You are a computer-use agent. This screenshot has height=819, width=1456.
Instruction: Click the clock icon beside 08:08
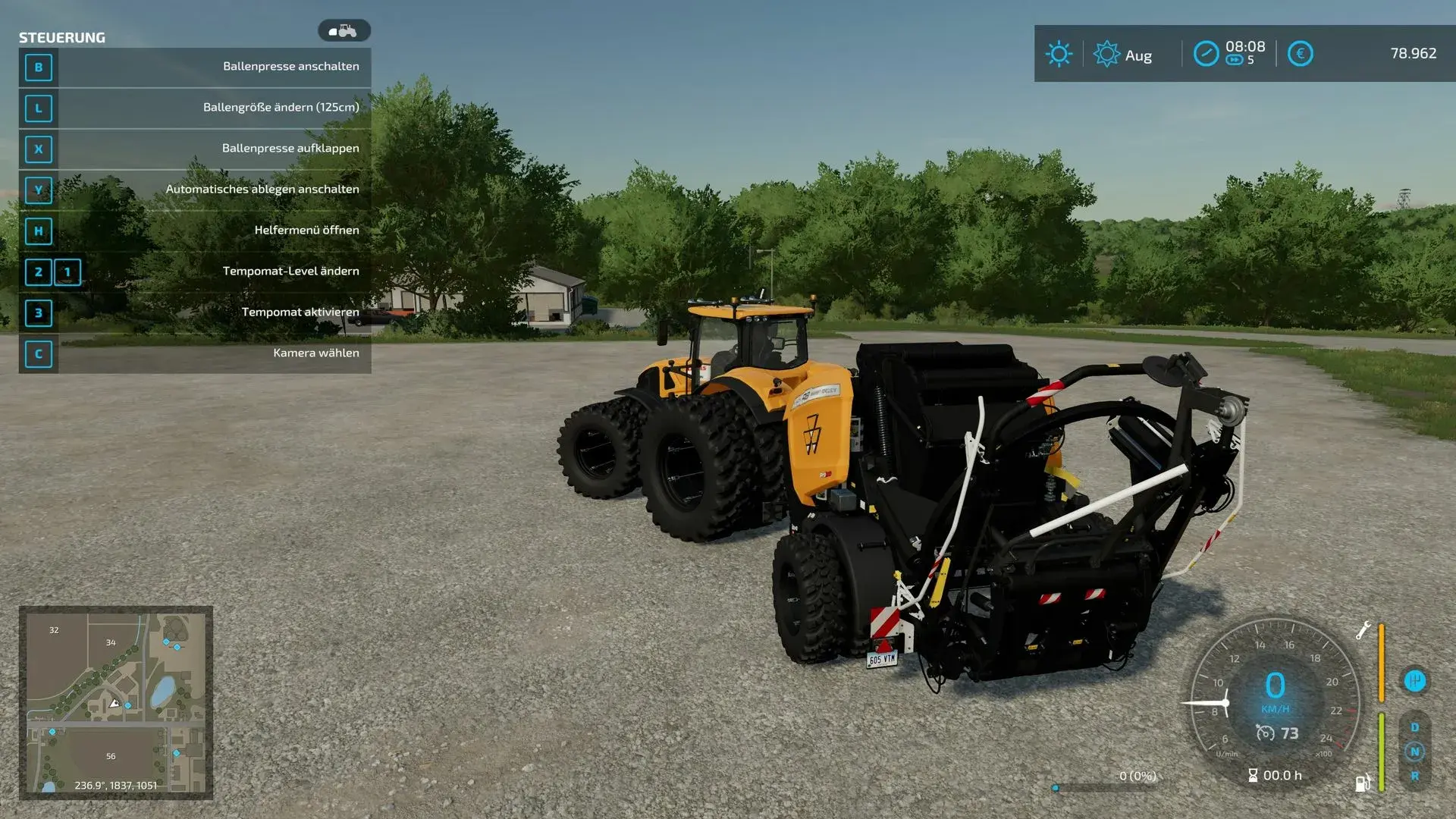point(1206,54)
